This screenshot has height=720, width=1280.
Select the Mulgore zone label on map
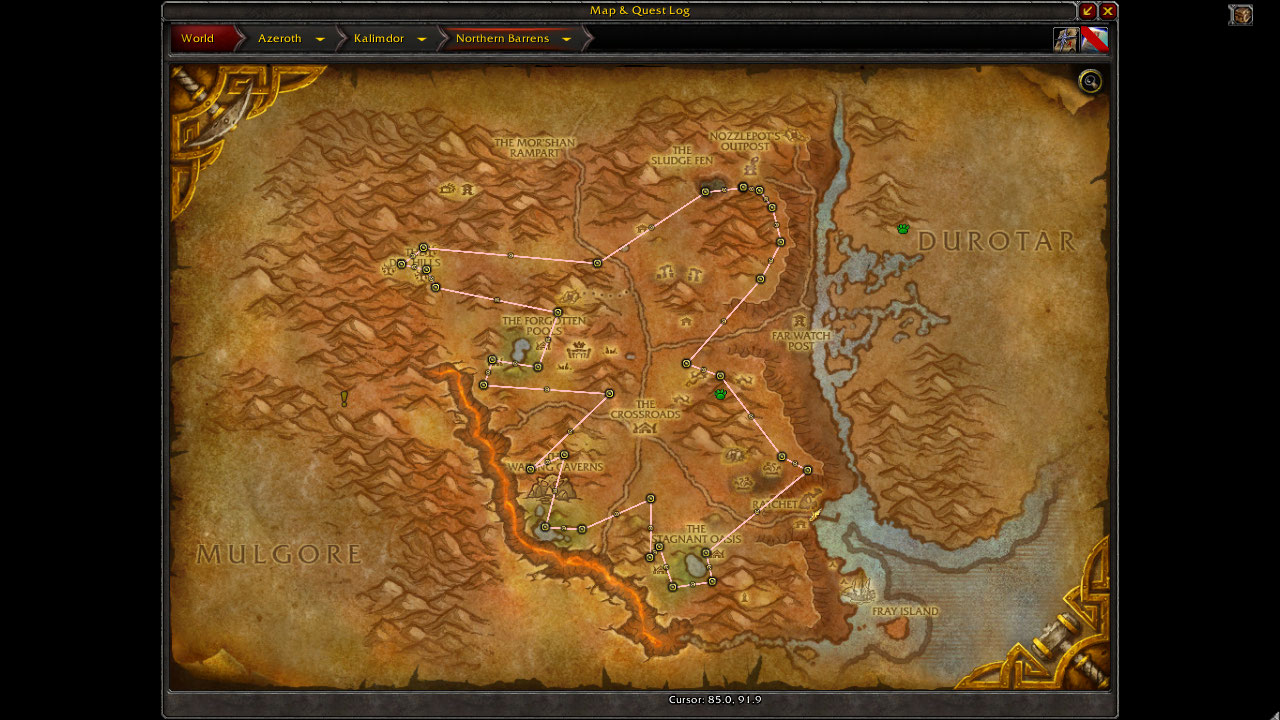coord(278,554)
